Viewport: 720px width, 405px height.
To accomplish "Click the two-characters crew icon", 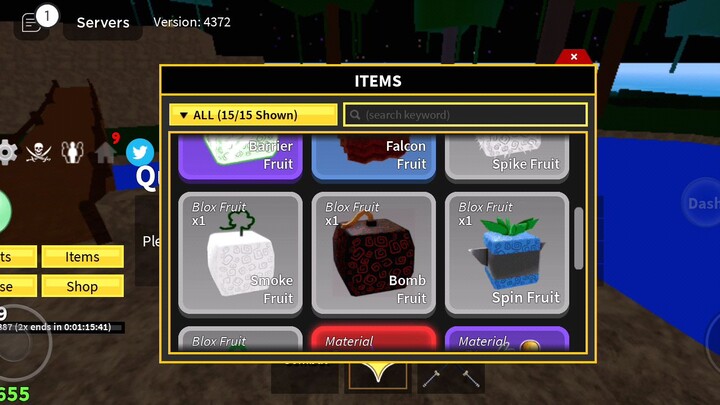I will 72,152.
